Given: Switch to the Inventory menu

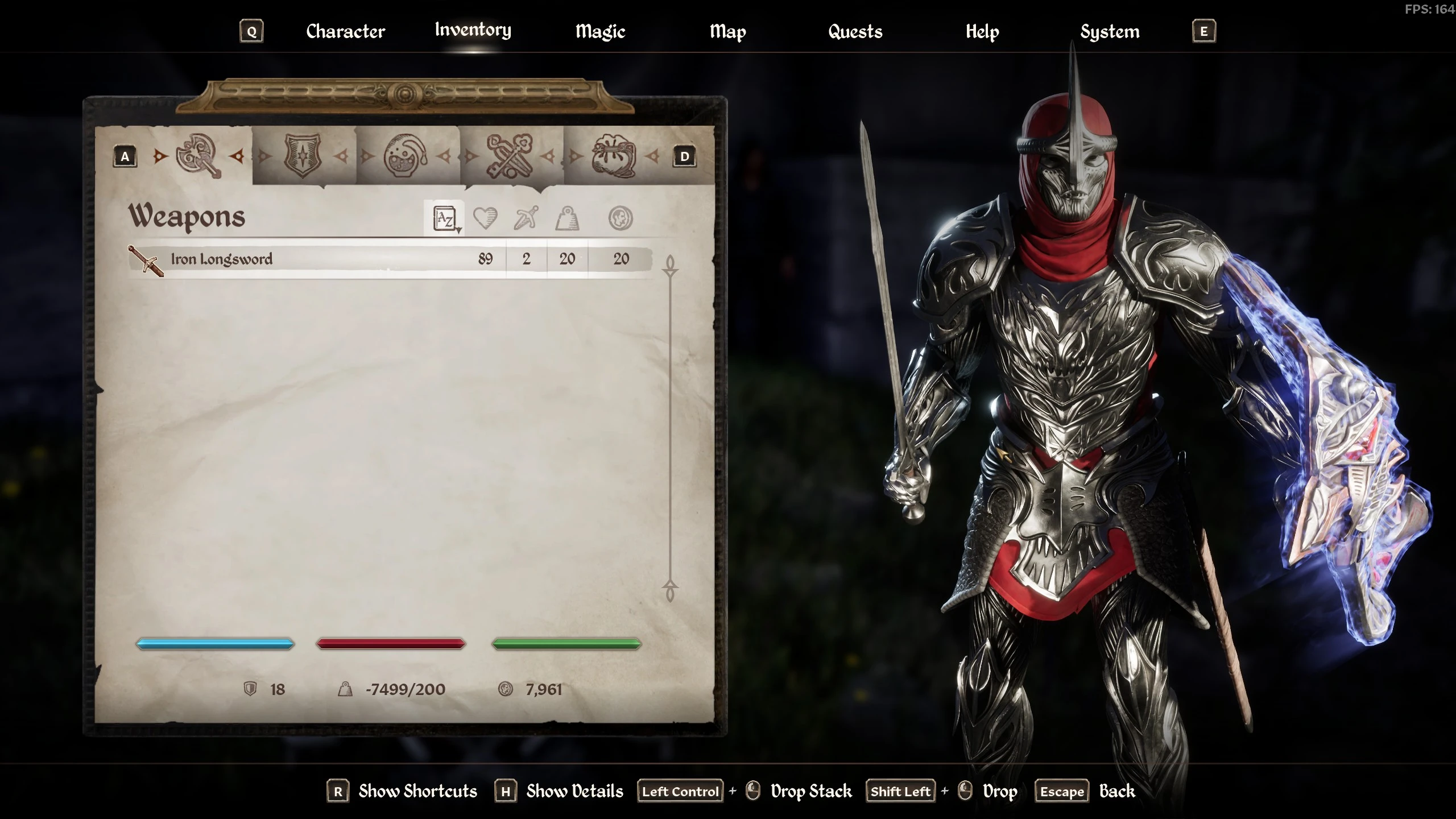Looking at the screenshot, I should [x=473, y=30].
